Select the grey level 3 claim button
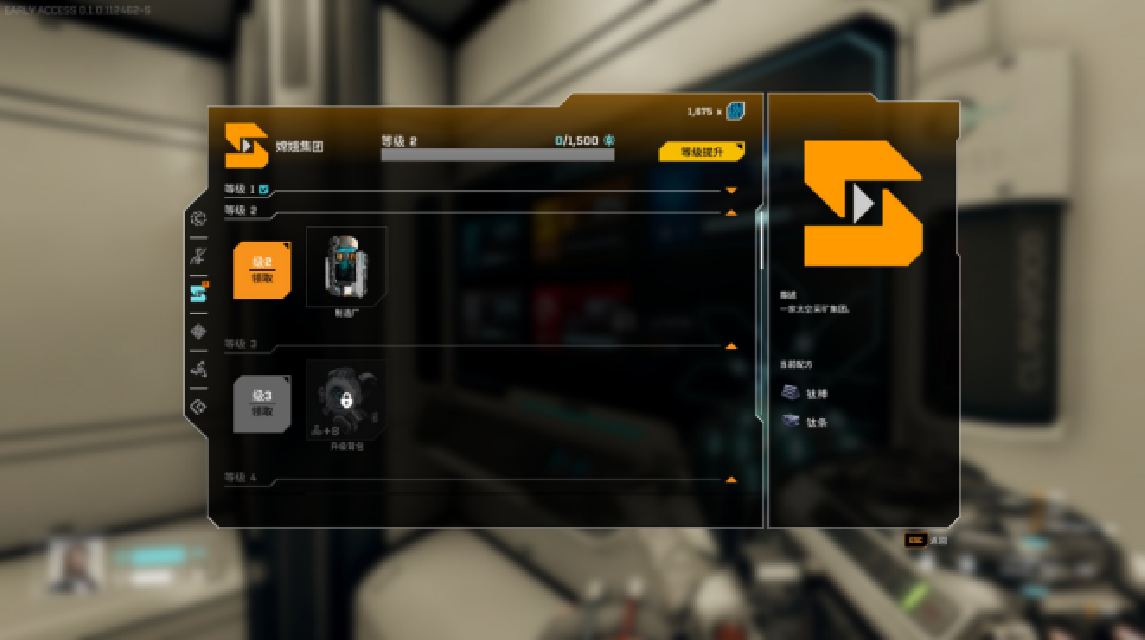1145x640 pixels. 262,403
